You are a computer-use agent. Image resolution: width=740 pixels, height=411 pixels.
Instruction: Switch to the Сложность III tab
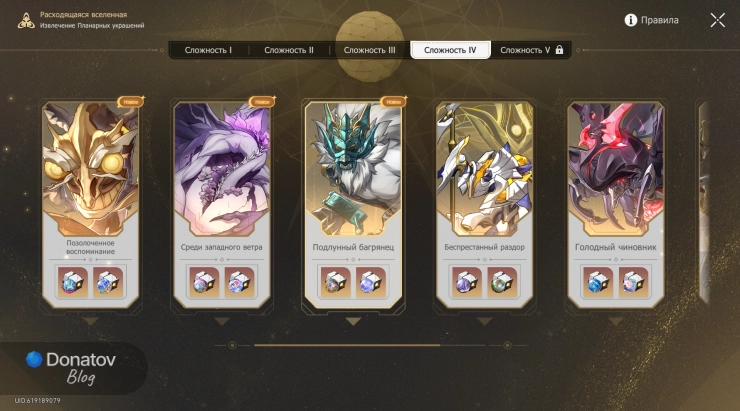(369, 50)
